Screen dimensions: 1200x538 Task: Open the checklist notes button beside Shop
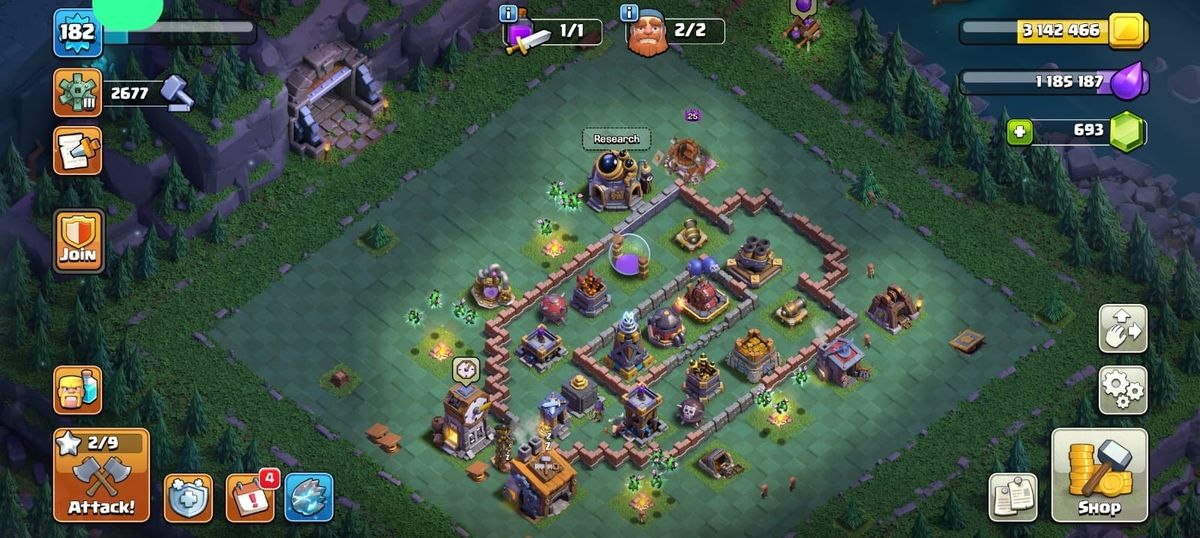point(1013,497)
